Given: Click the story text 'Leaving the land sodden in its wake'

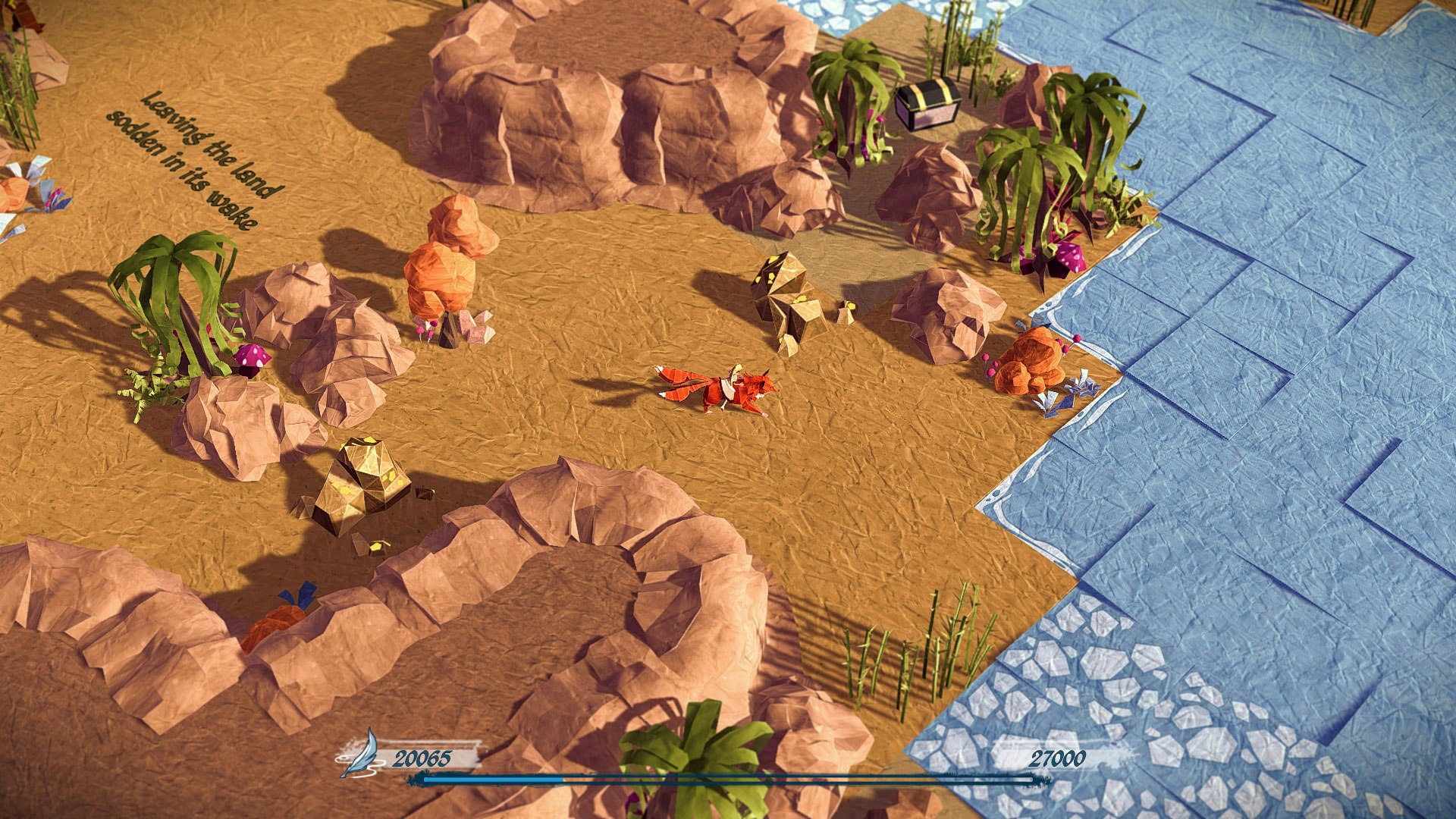Looking at the screenshot, I should [199, 159].
